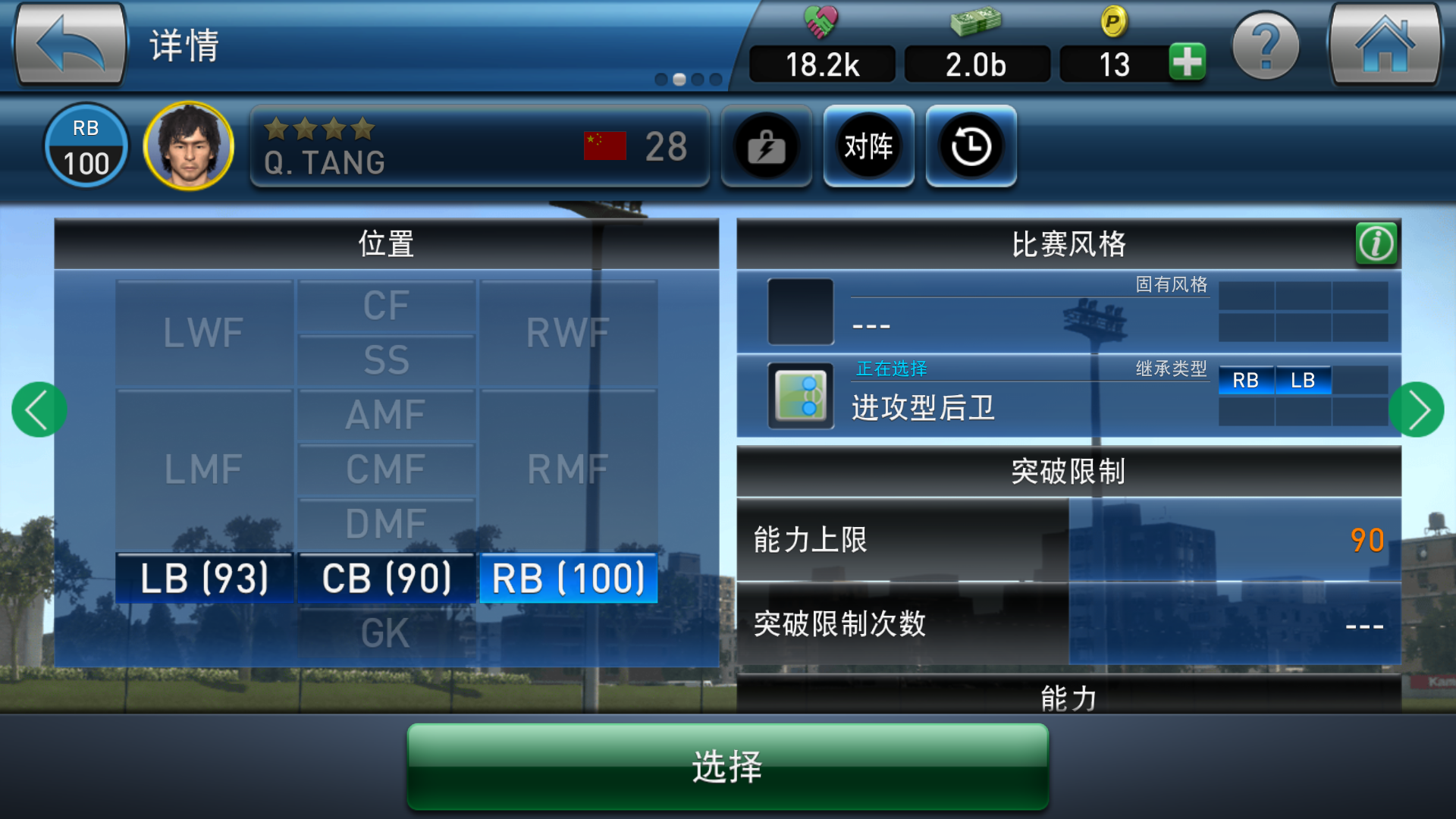Switch selection to CB (90)

[x=386, y=578]
